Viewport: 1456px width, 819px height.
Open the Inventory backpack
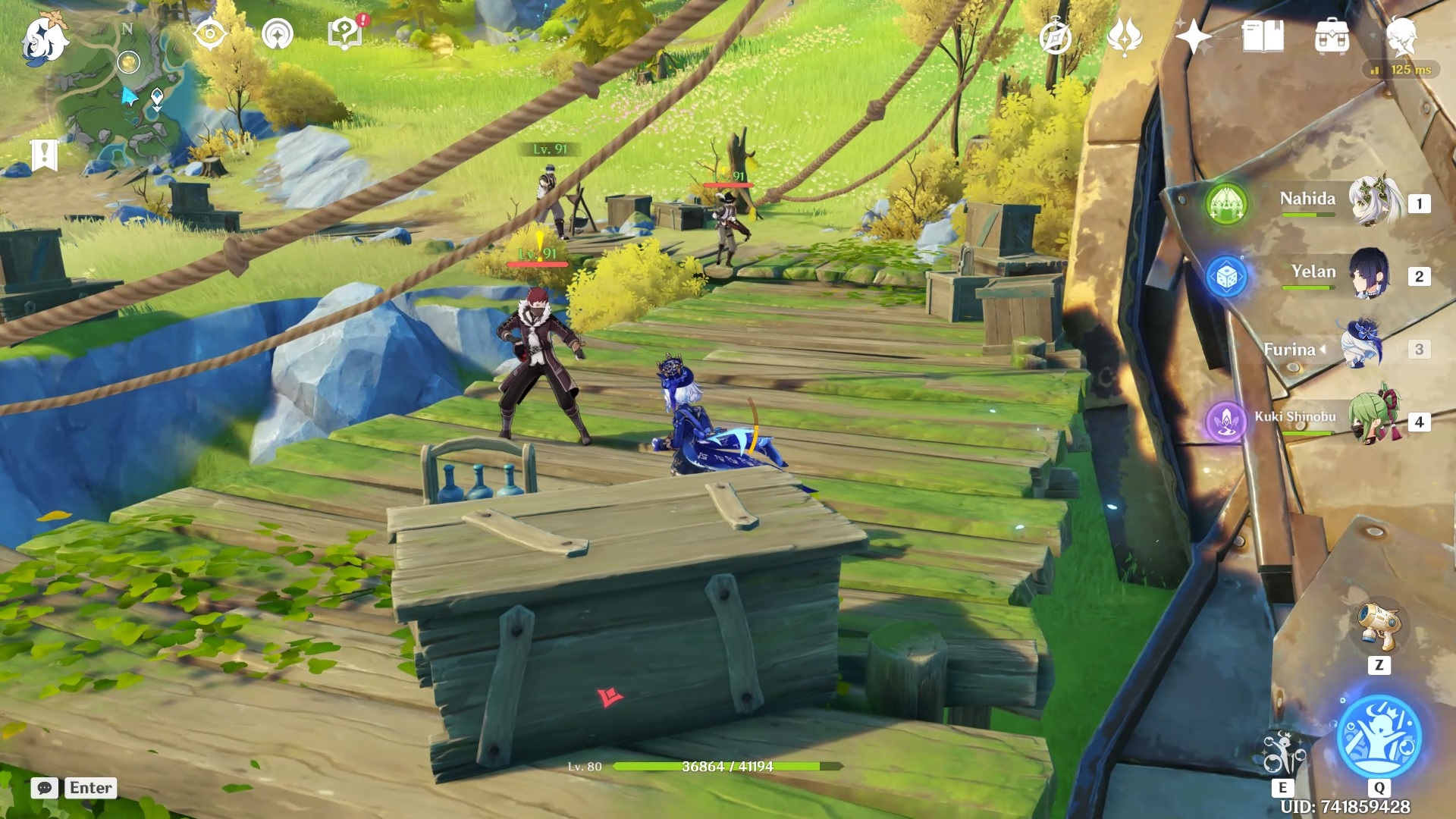(1332, 36)
